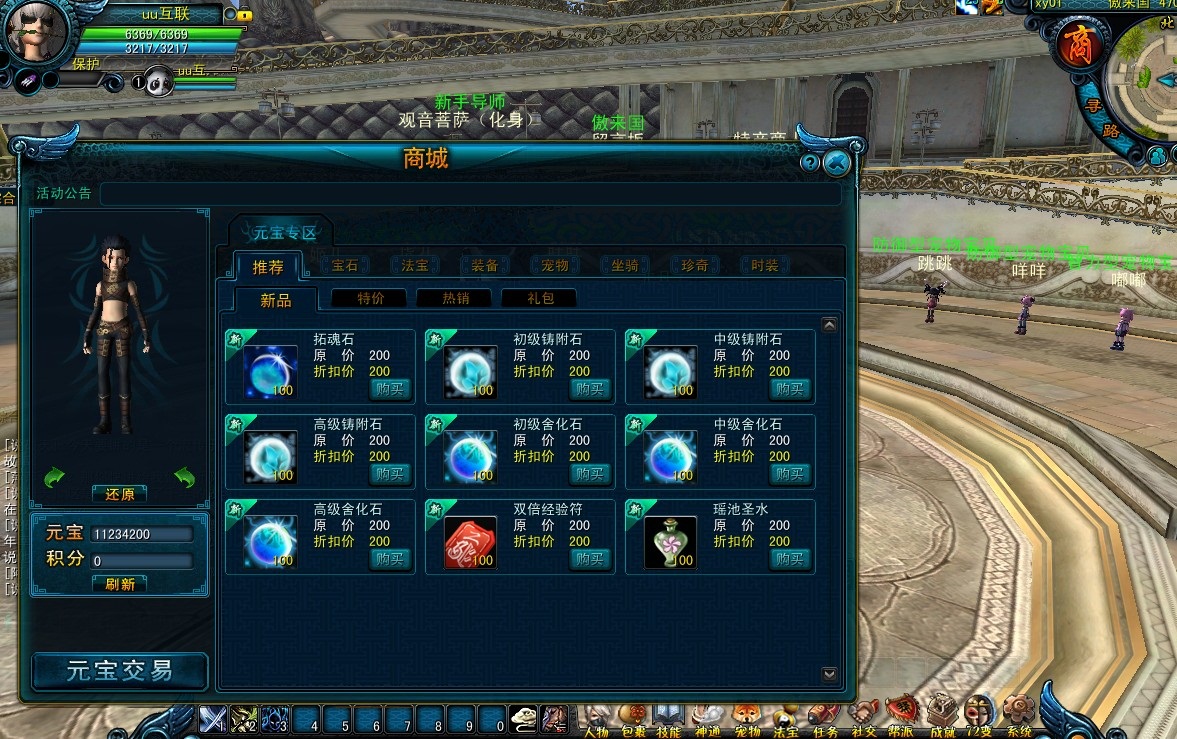Select the 法宝 shop tab
1177x739 pixels.
414,265
